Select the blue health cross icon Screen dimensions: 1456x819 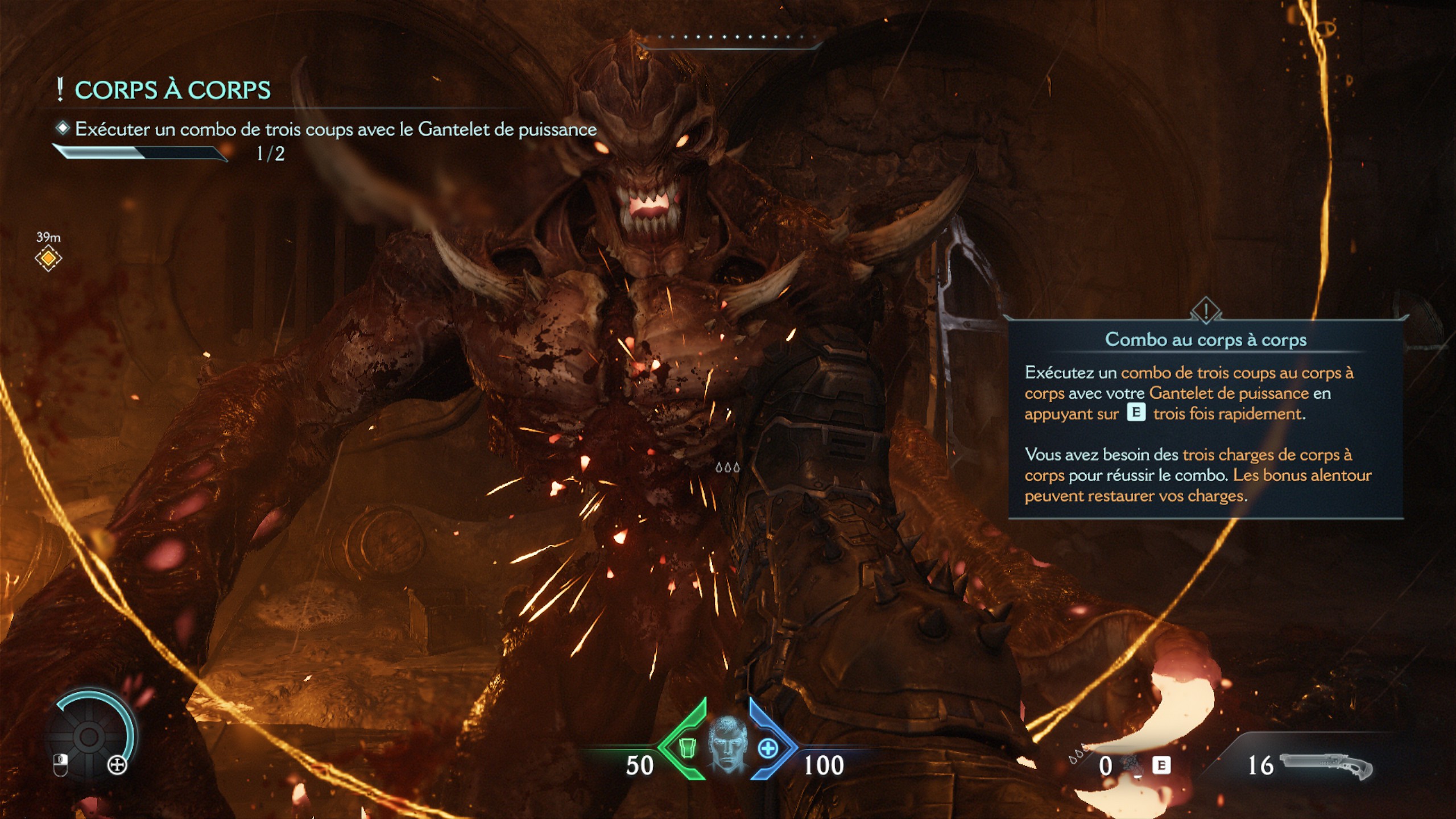768,748
